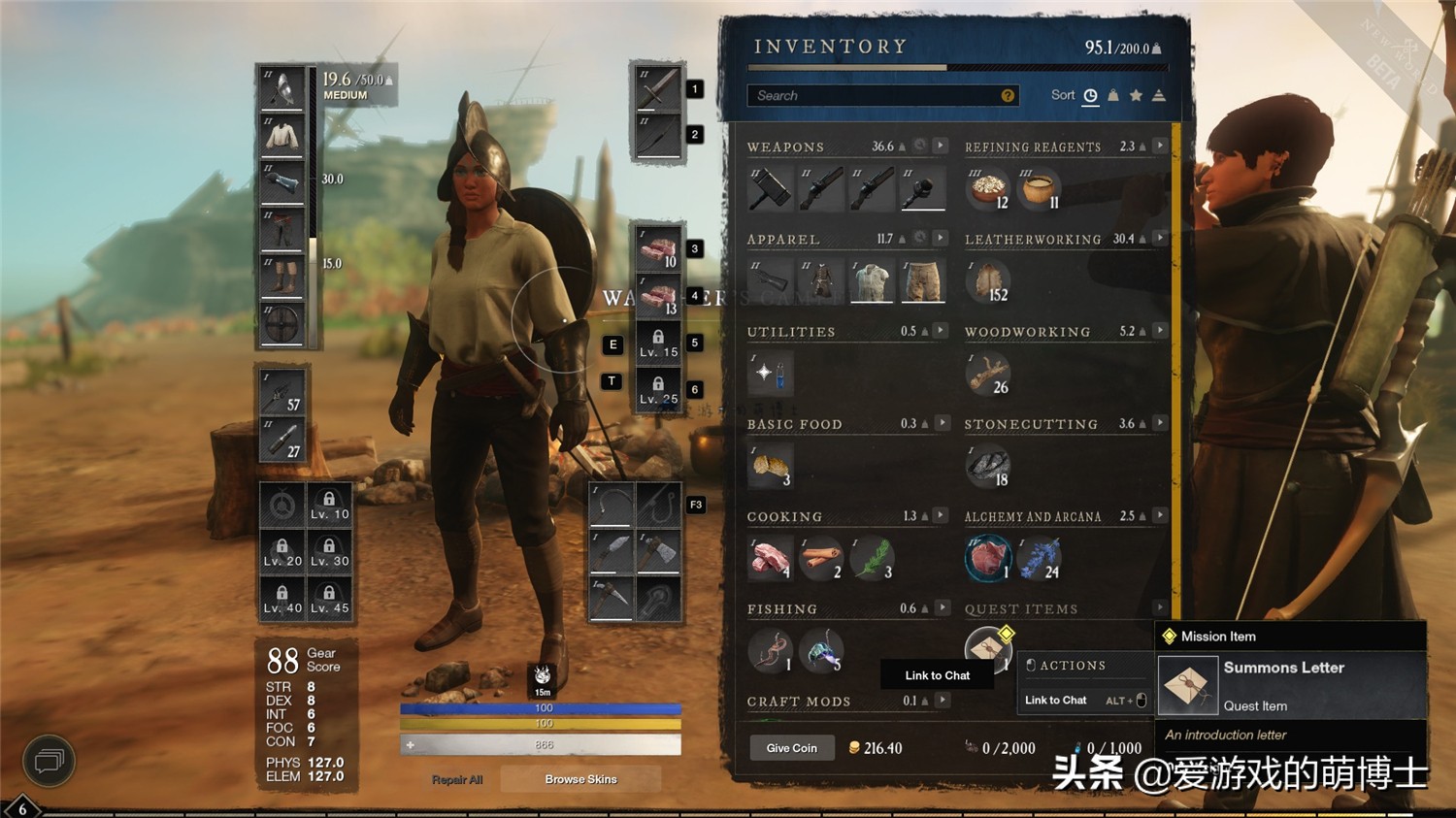Select the stone stack of 18
Screen dimensions: 1456x818
(x=988, y=467)
